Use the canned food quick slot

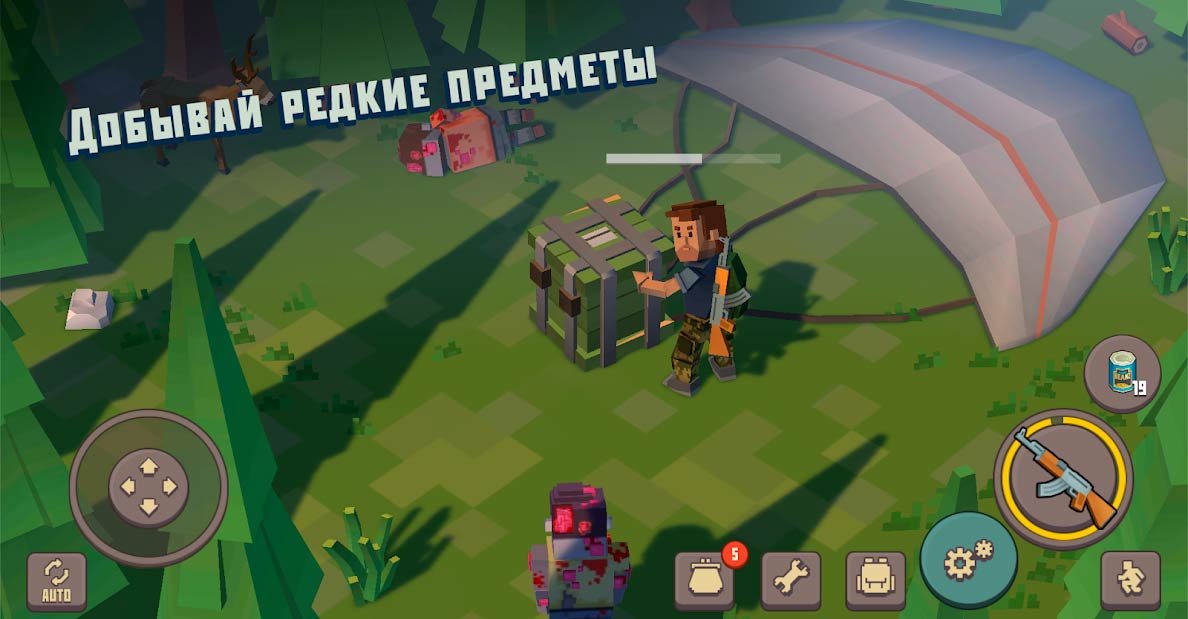click(x=1122, y=373)
